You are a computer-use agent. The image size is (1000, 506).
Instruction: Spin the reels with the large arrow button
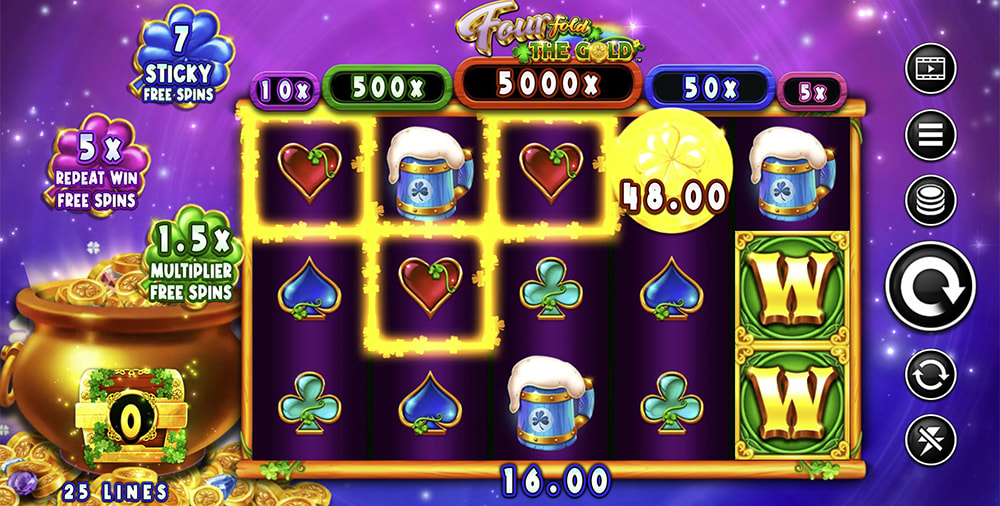coord(930,286)
